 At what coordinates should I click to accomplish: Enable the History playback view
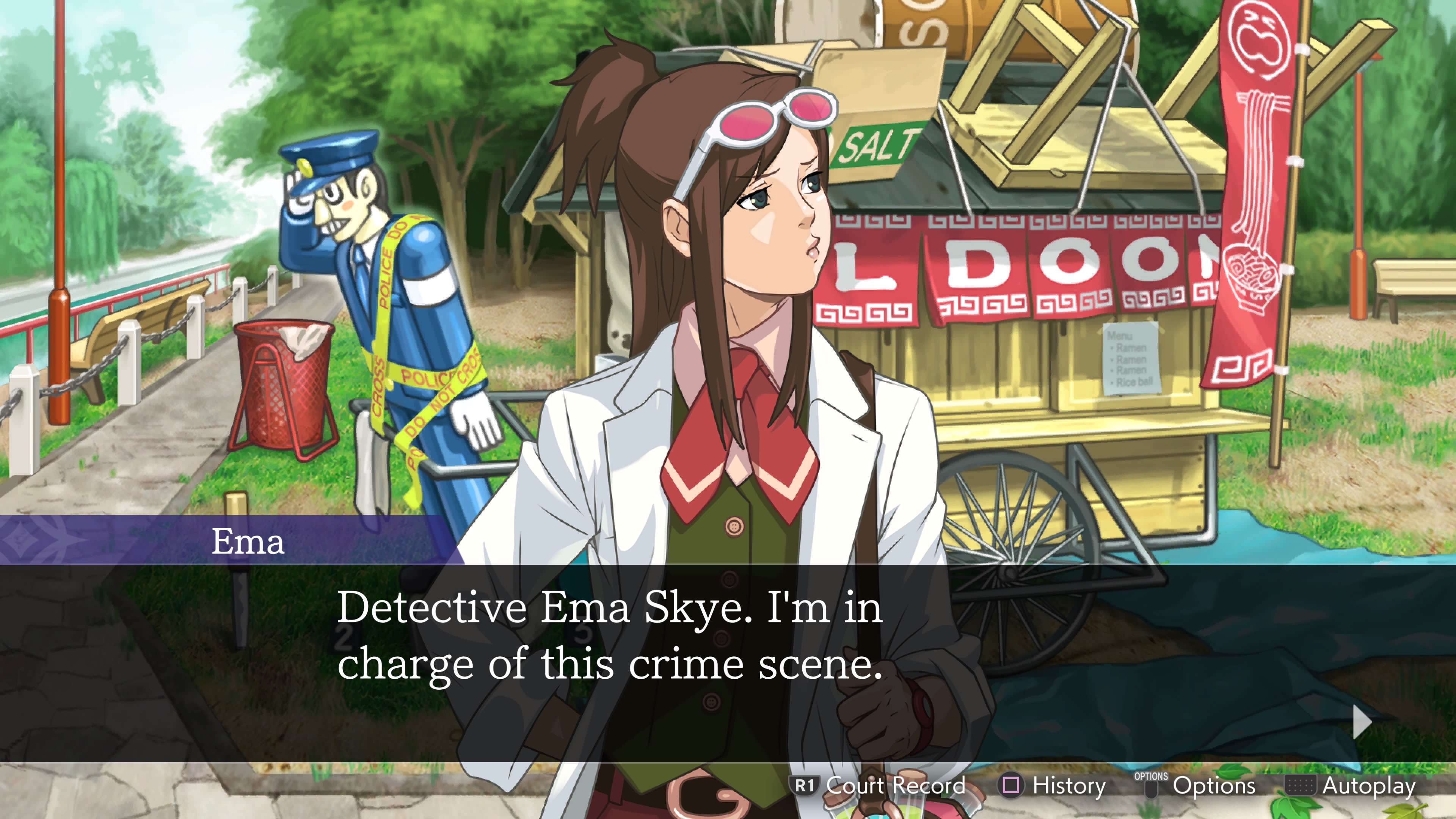[x=1068, y=786]
